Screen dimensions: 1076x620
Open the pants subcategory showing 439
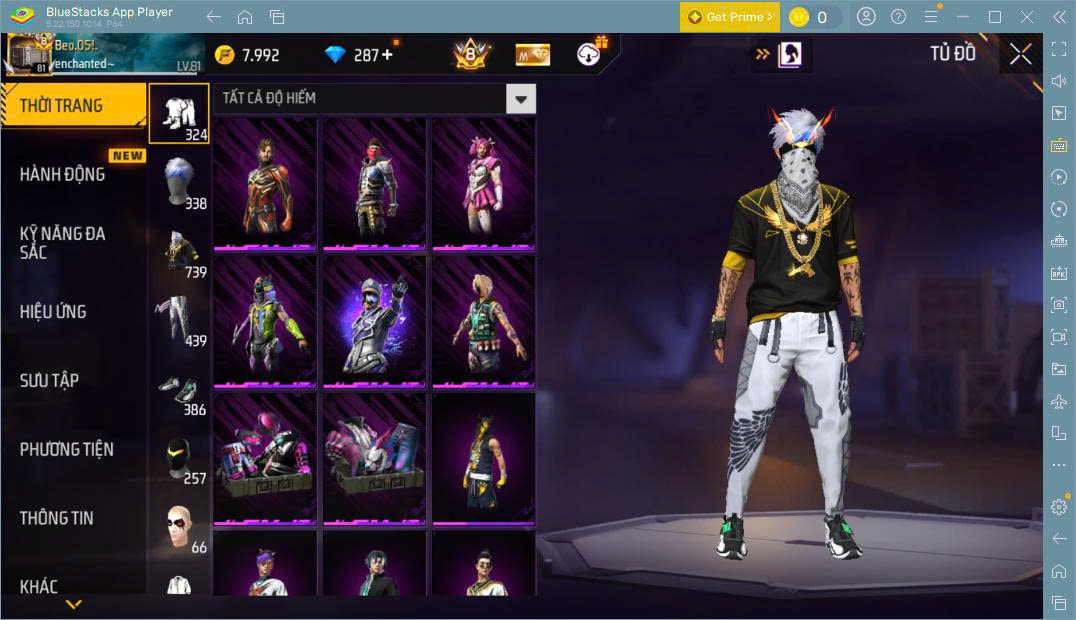(180, 319)
